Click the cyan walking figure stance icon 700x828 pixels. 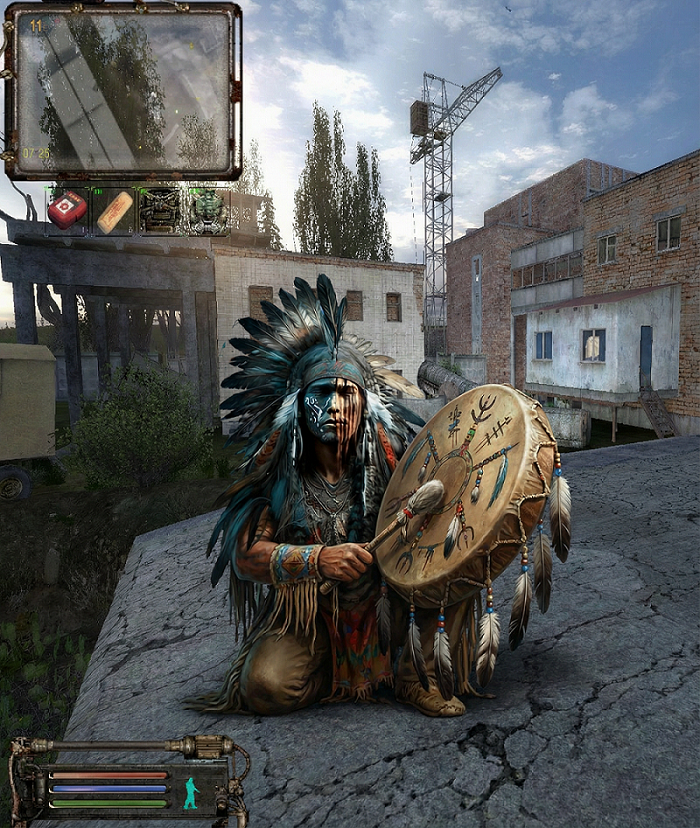(191, 793)
